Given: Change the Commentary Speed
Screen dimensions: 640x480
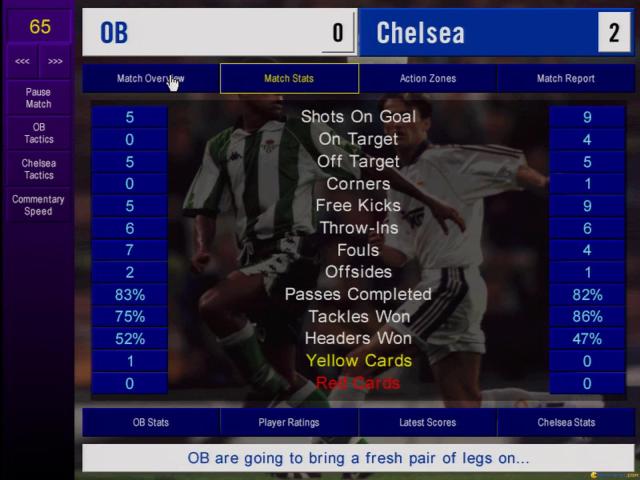Looking at the screenshot, I should 38,205.
